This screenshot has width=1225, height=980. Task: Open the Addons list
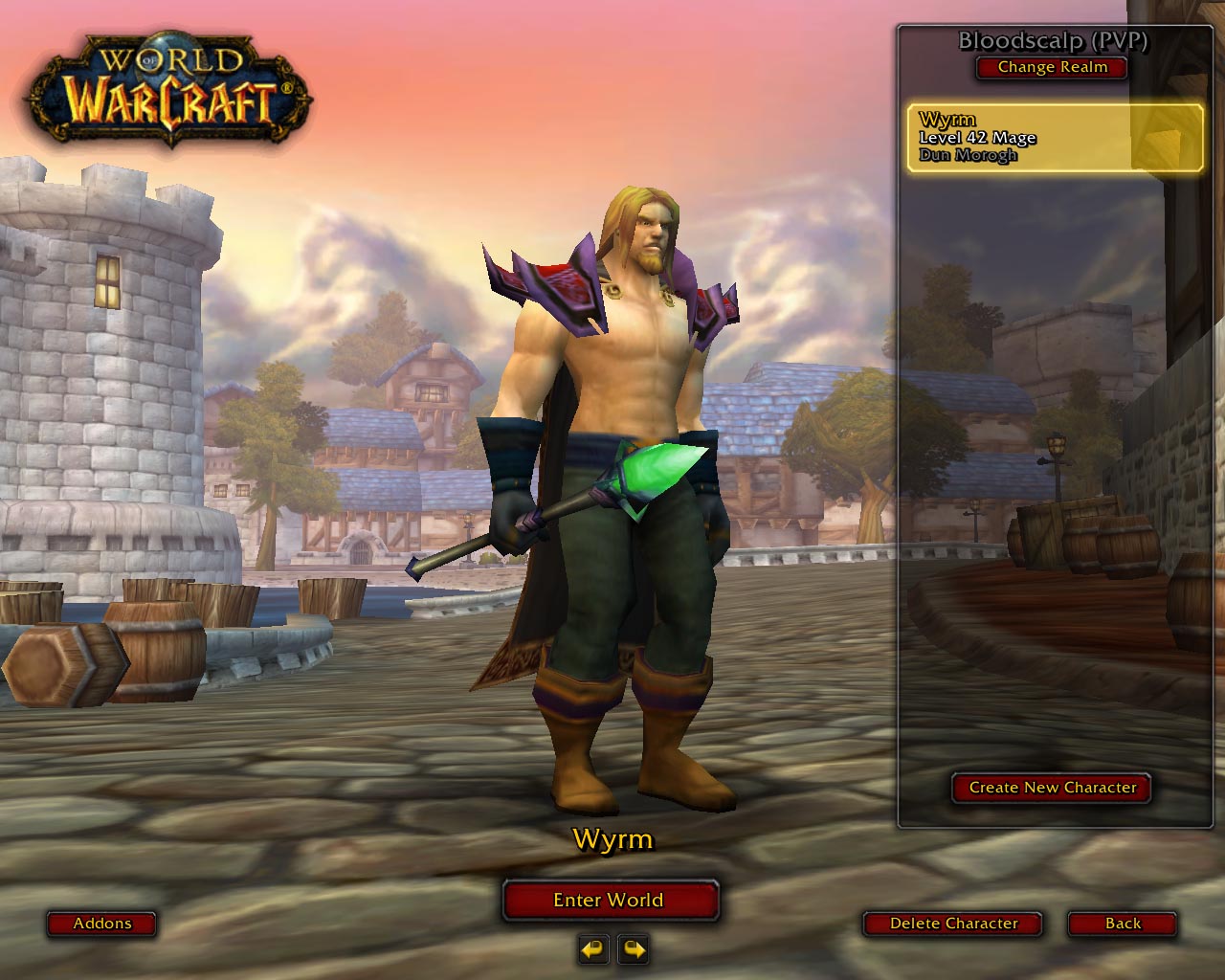102,924
